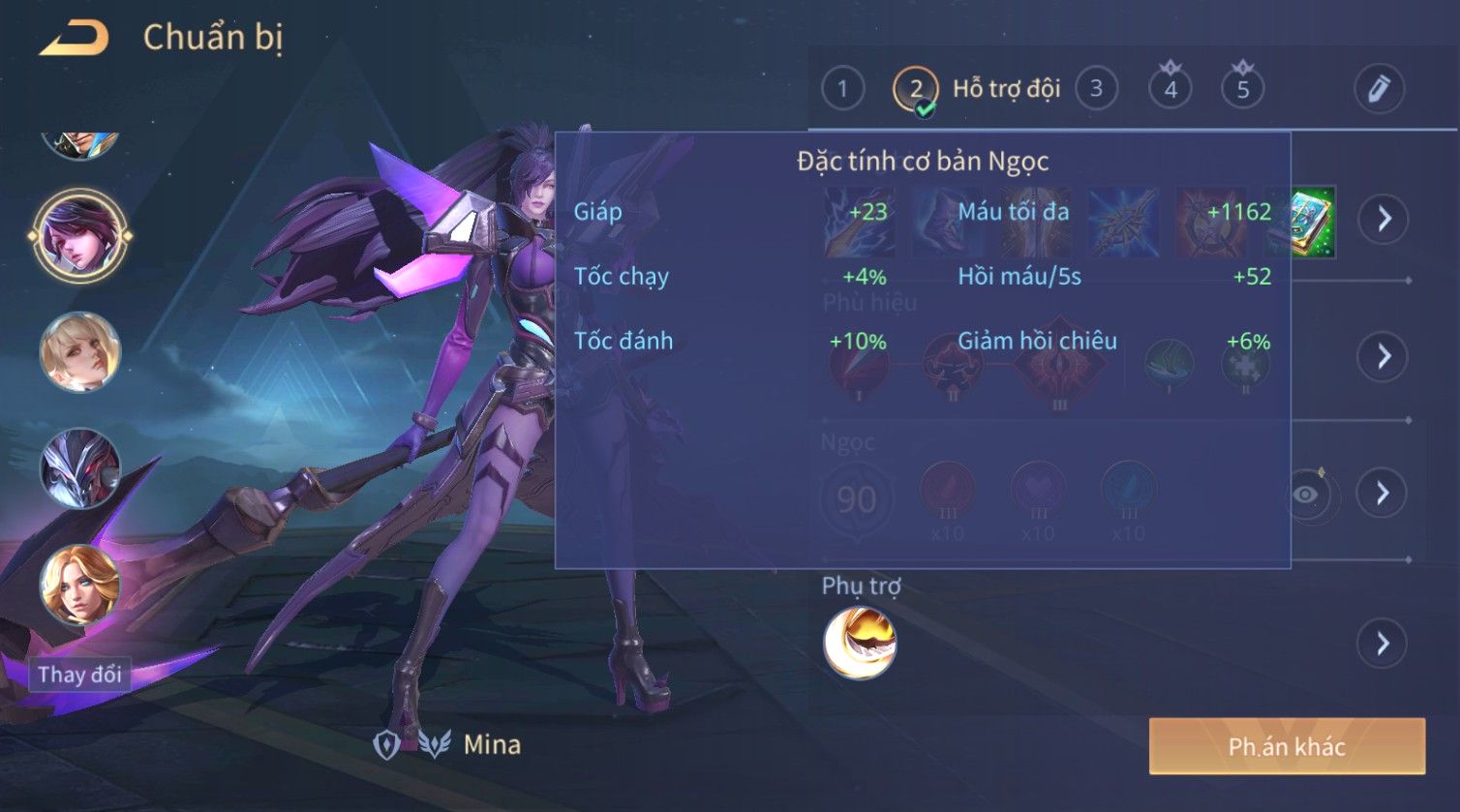This screenshot has height=812, width=1460.
Task: Click the Ph.án khác button
Action: [x=1287, y=746]
